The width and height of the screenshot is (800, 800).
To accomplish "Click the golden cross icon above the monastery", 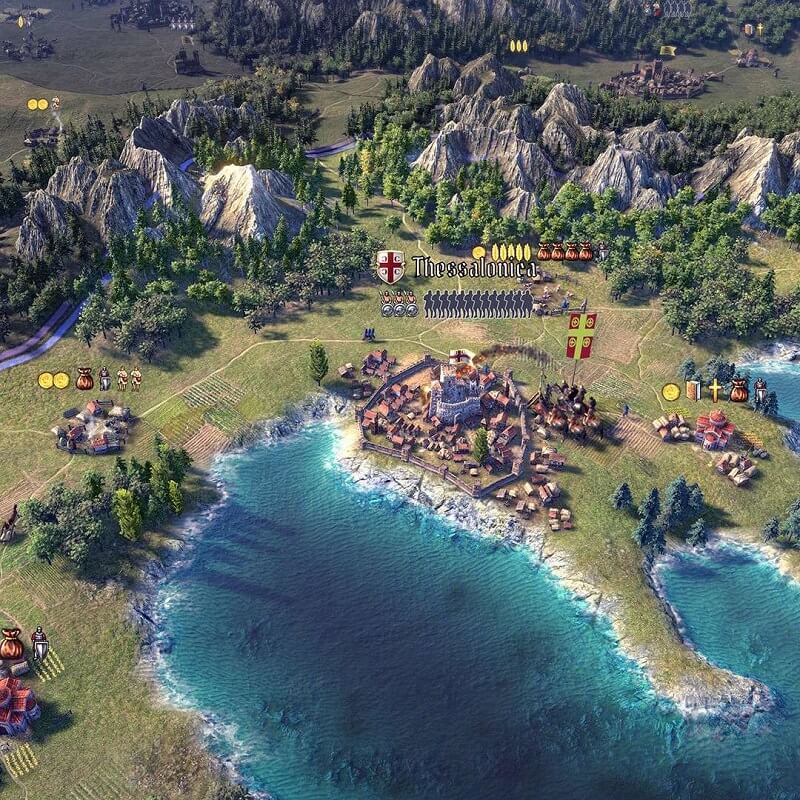I will pos(715,390).
